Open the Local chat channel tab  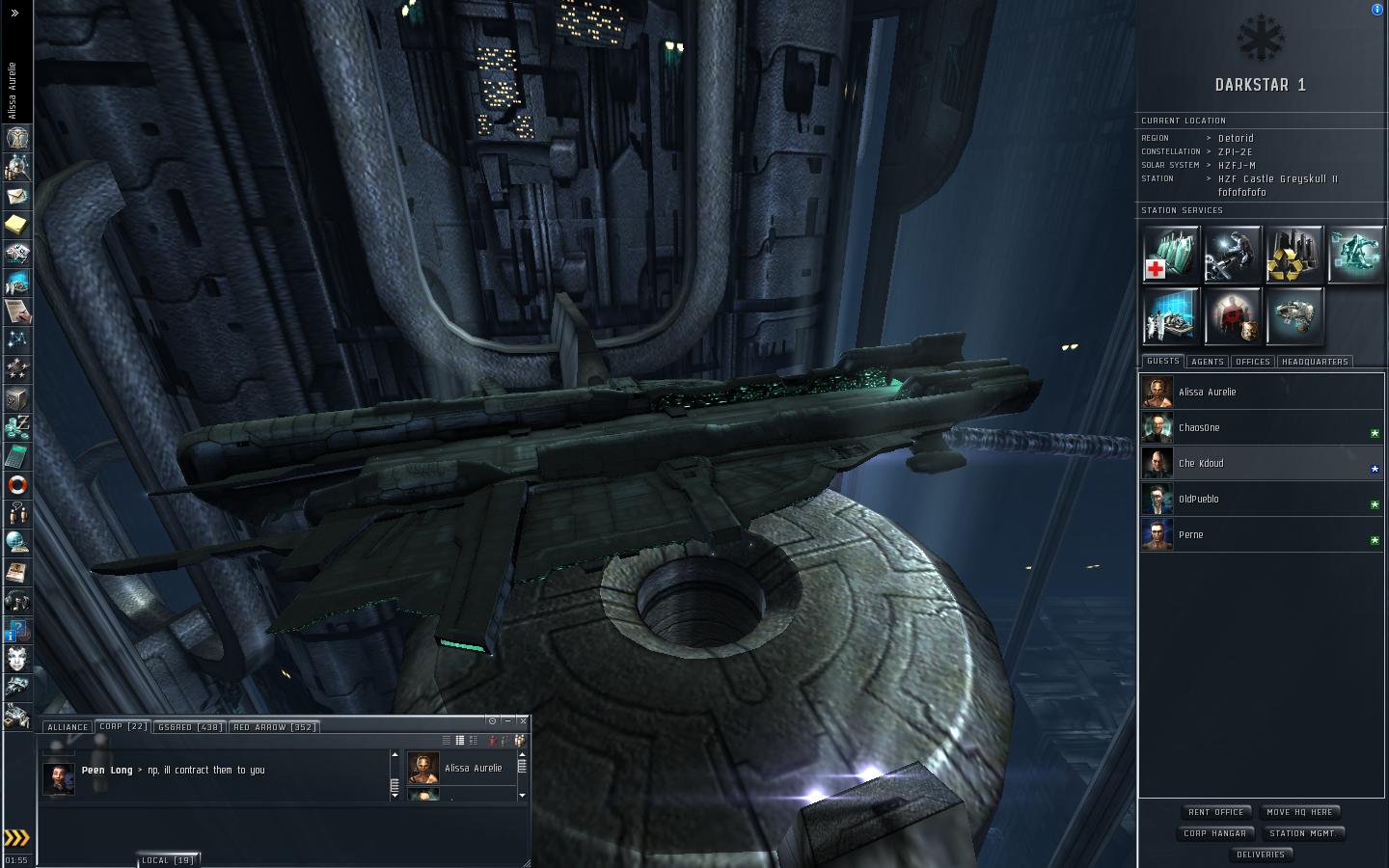point(168,859)
